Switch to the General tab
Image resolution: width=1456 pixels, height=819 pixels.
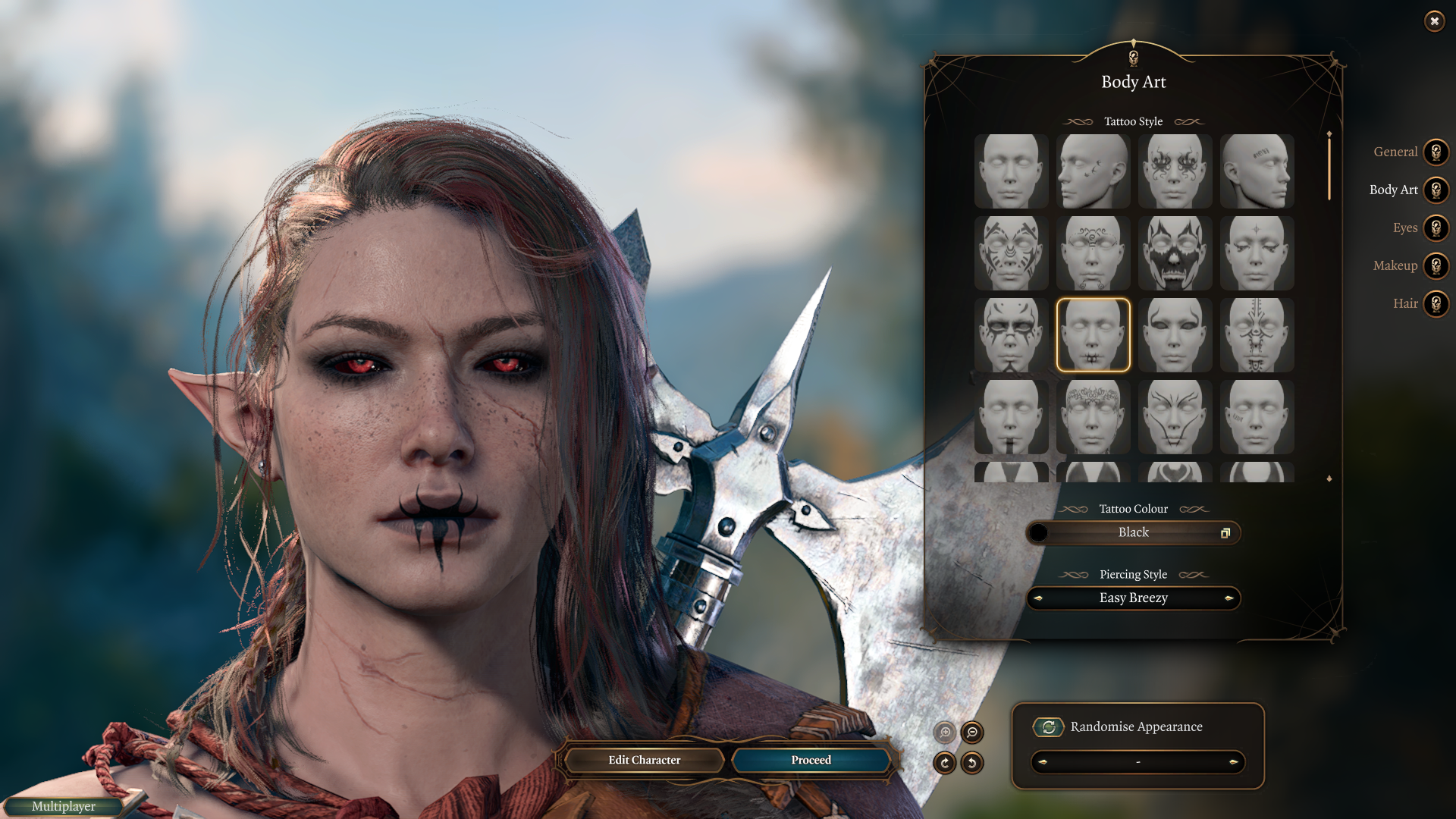1436,152
